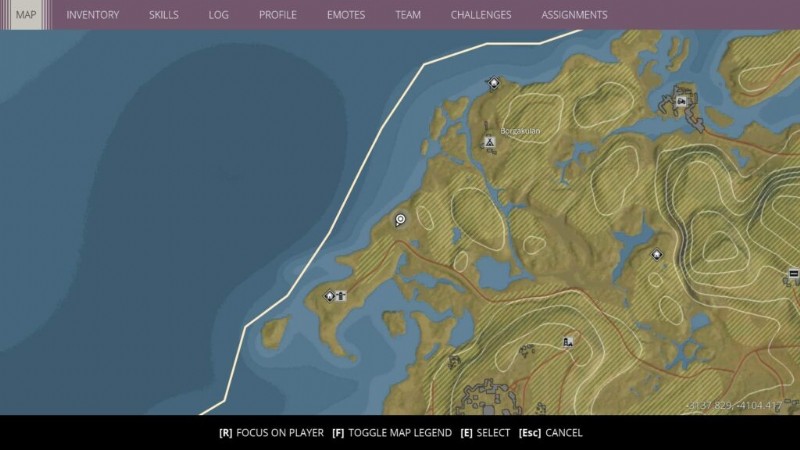Select the active Map tab
The height and width of the screenshot is (450, 800).
pos(25,15)
